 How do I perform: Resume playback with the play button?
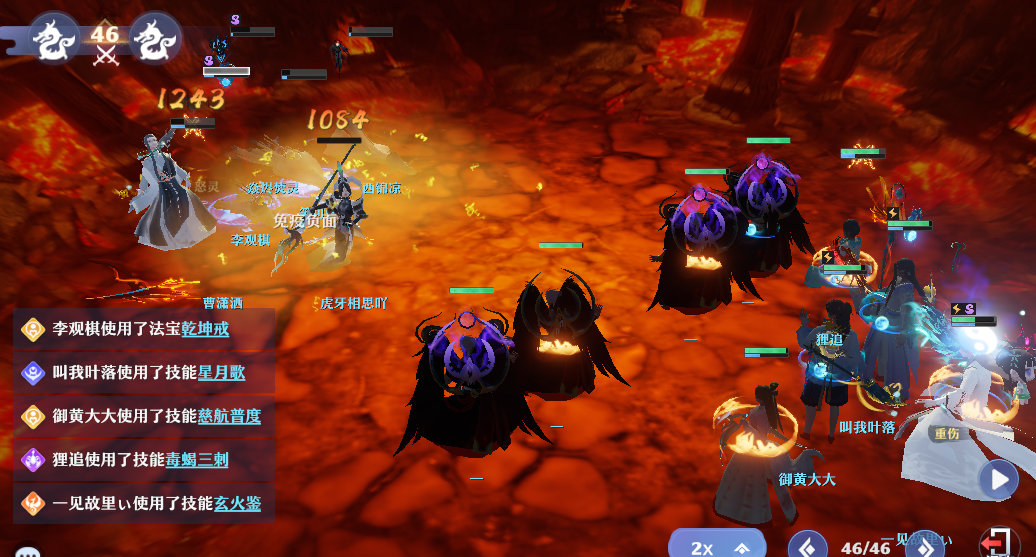[997, 479]
